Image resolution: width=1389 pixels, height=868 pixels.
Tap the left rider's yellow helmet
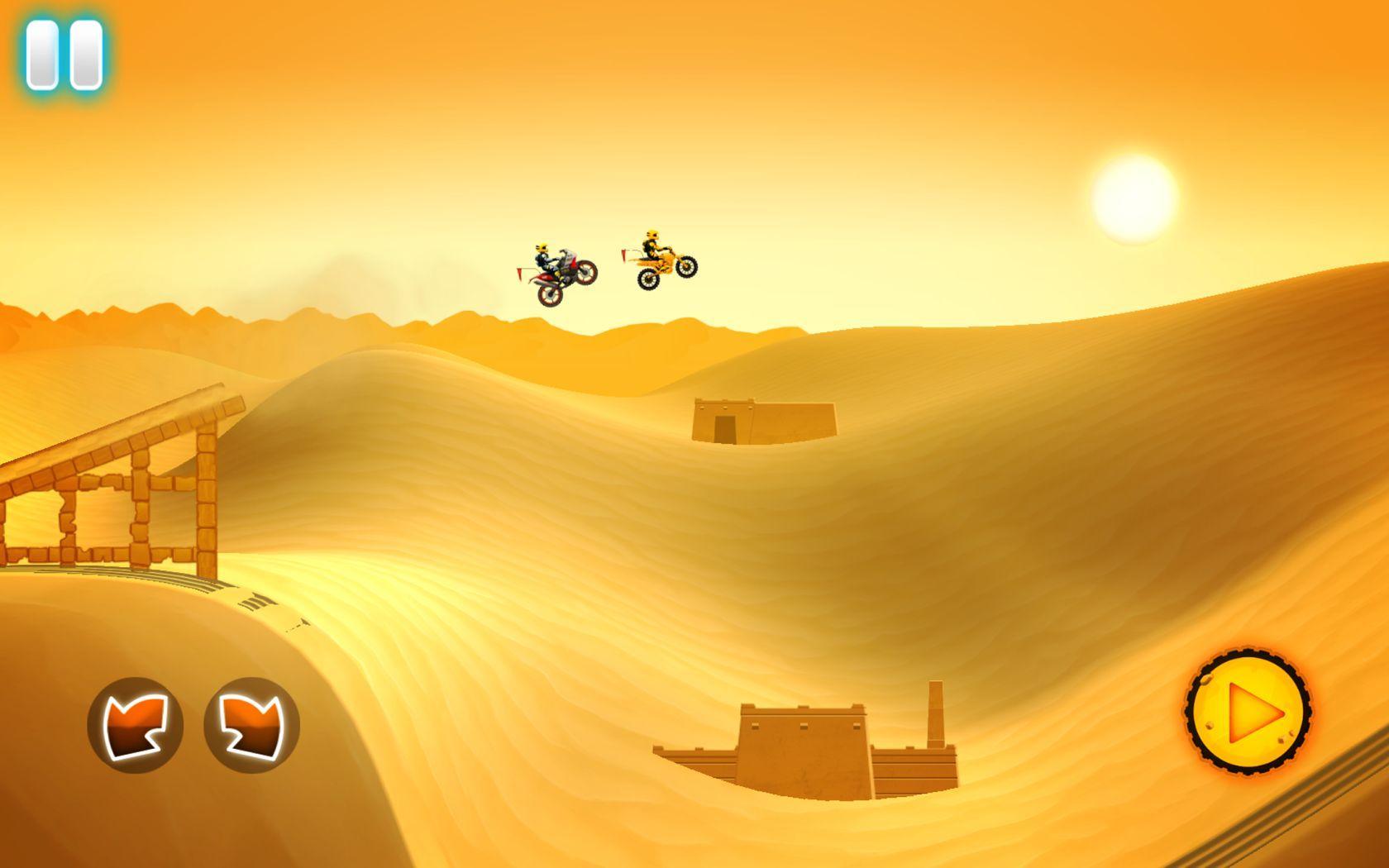click(542, 246)
